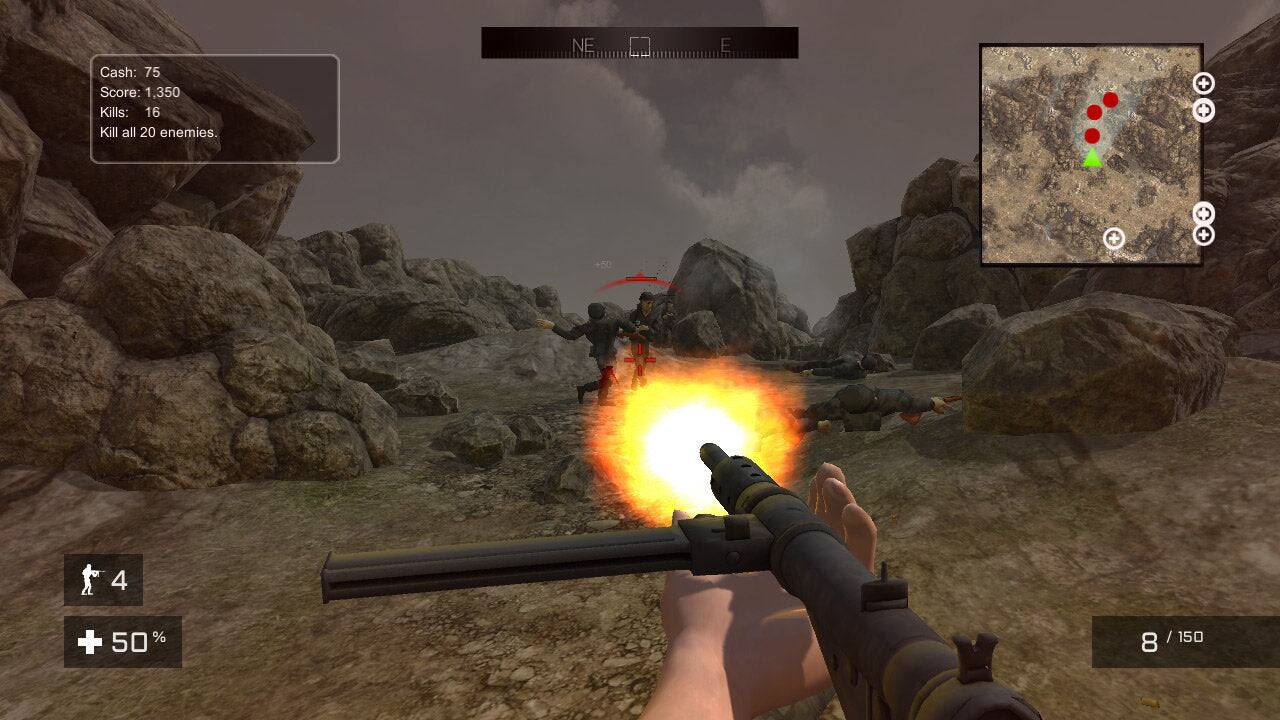Select the green player triangle on the minimap

[1093, 157]
